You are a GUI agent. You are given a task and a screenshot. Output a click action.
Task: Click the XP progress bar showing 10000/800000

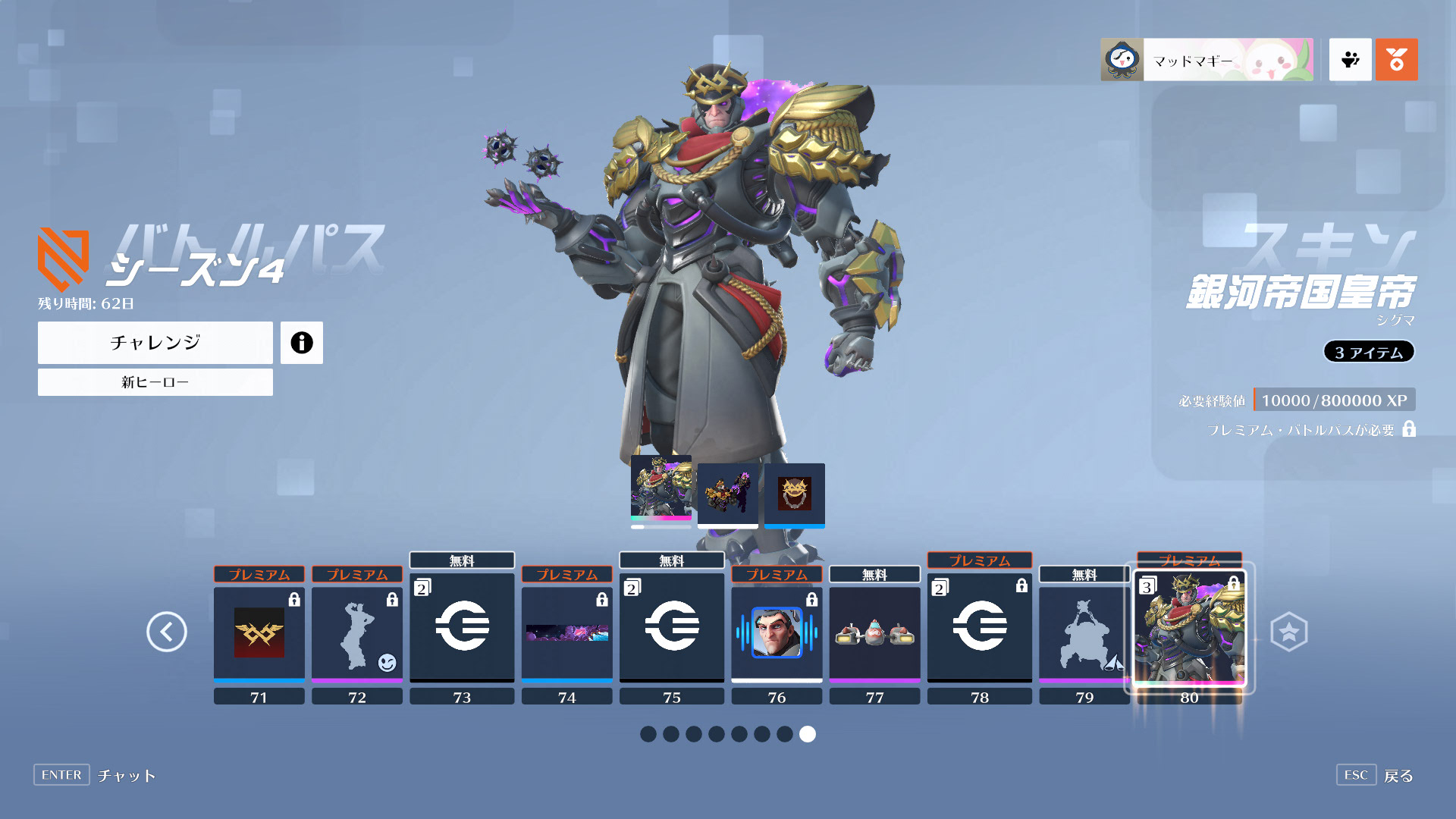pos(1335,400)
